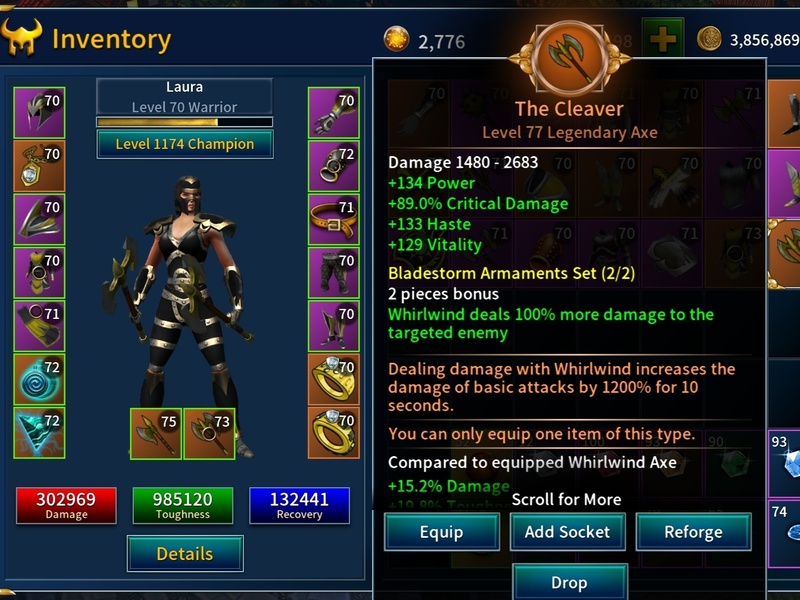
Task: Select the equipped helmet slot
Action: [x=39, y=113]
